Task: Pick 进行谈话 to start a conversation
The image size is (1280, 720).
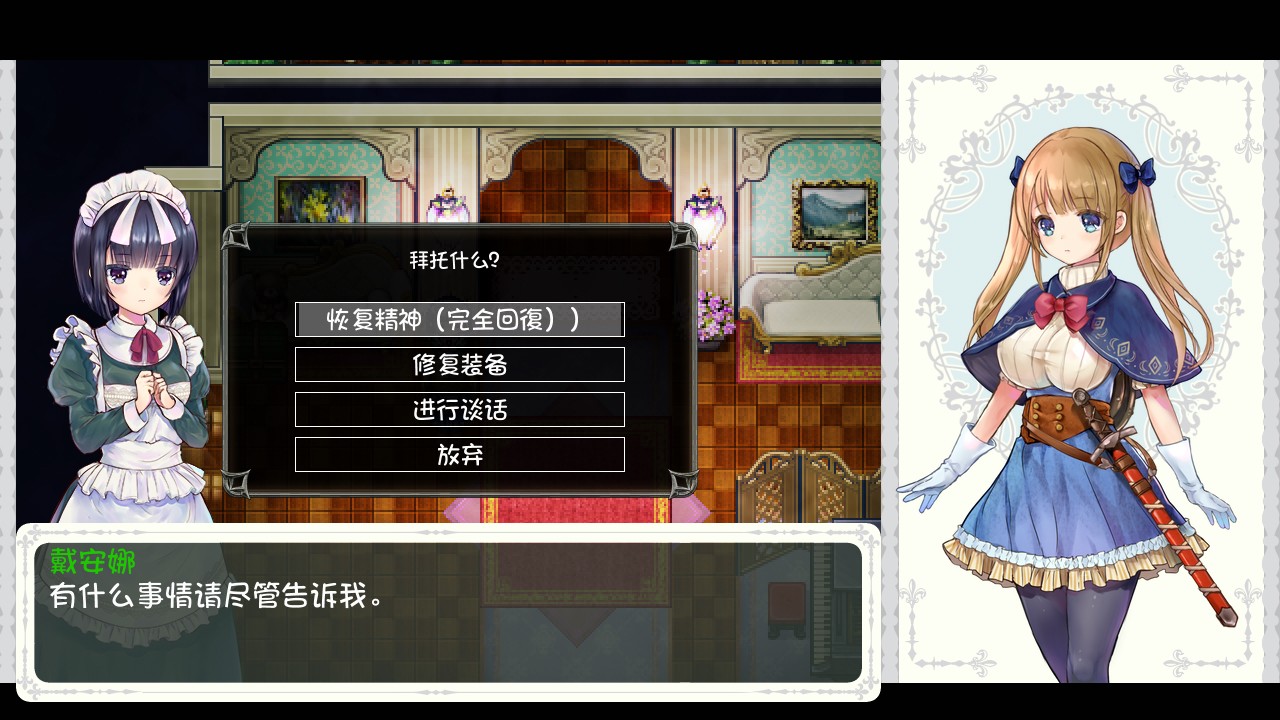Action: click(x=459, y=409)
